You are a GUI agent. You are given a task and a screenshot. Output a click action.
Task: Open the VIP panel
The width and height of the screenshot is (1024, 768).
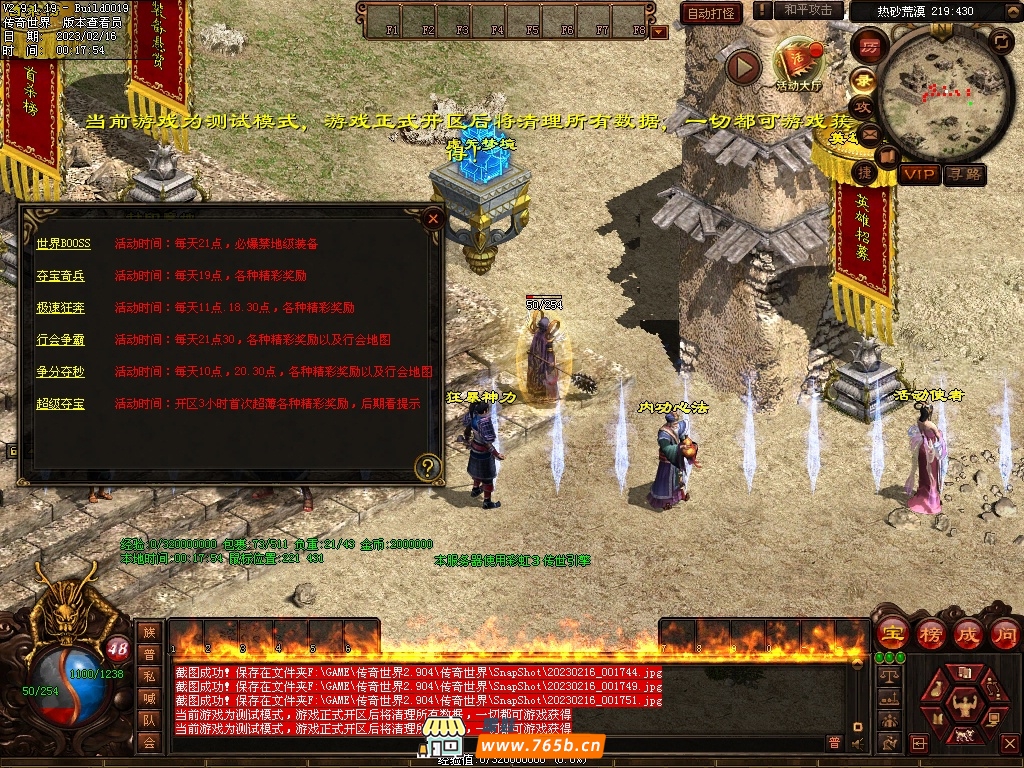coord(919,174)
